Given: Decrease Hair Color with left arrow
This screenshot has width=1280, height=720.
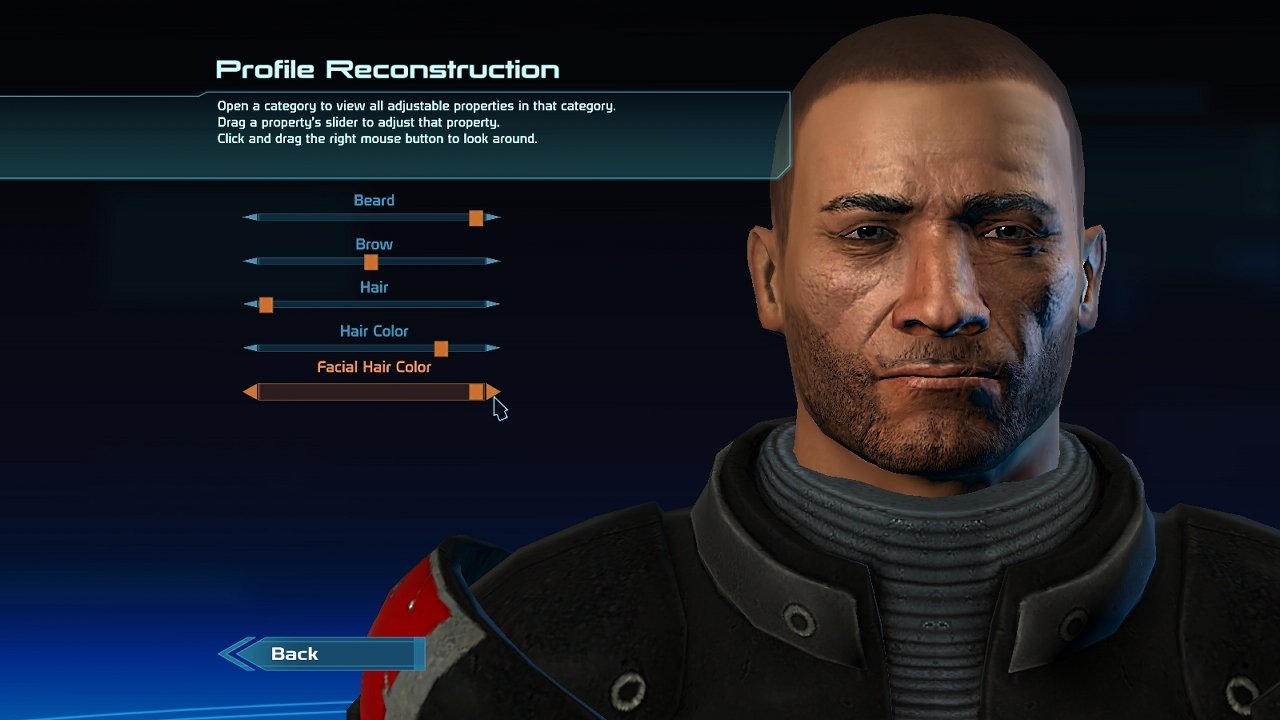Looking at the screenshot, I should coord(251,349).
